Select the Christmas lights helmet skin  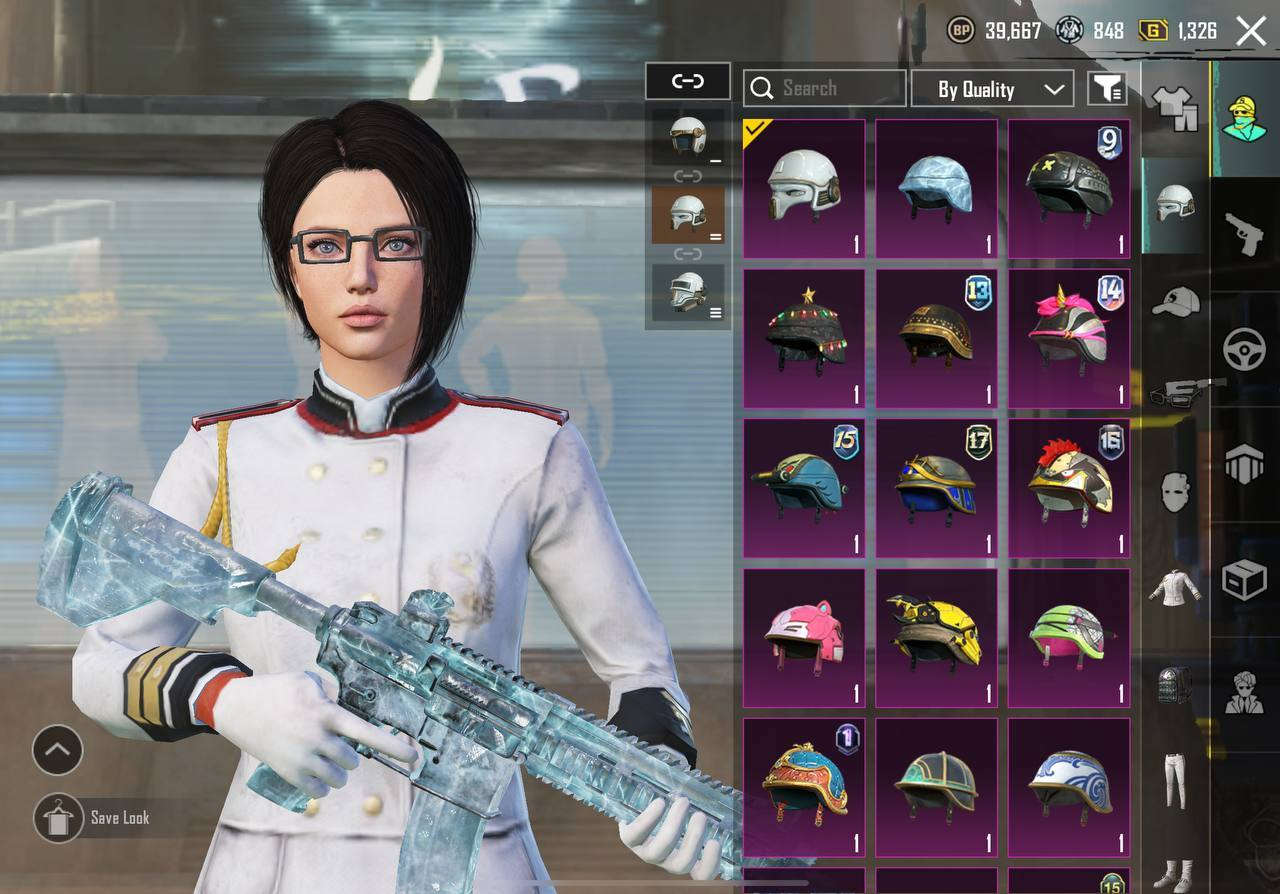click(x=804, y=338)
